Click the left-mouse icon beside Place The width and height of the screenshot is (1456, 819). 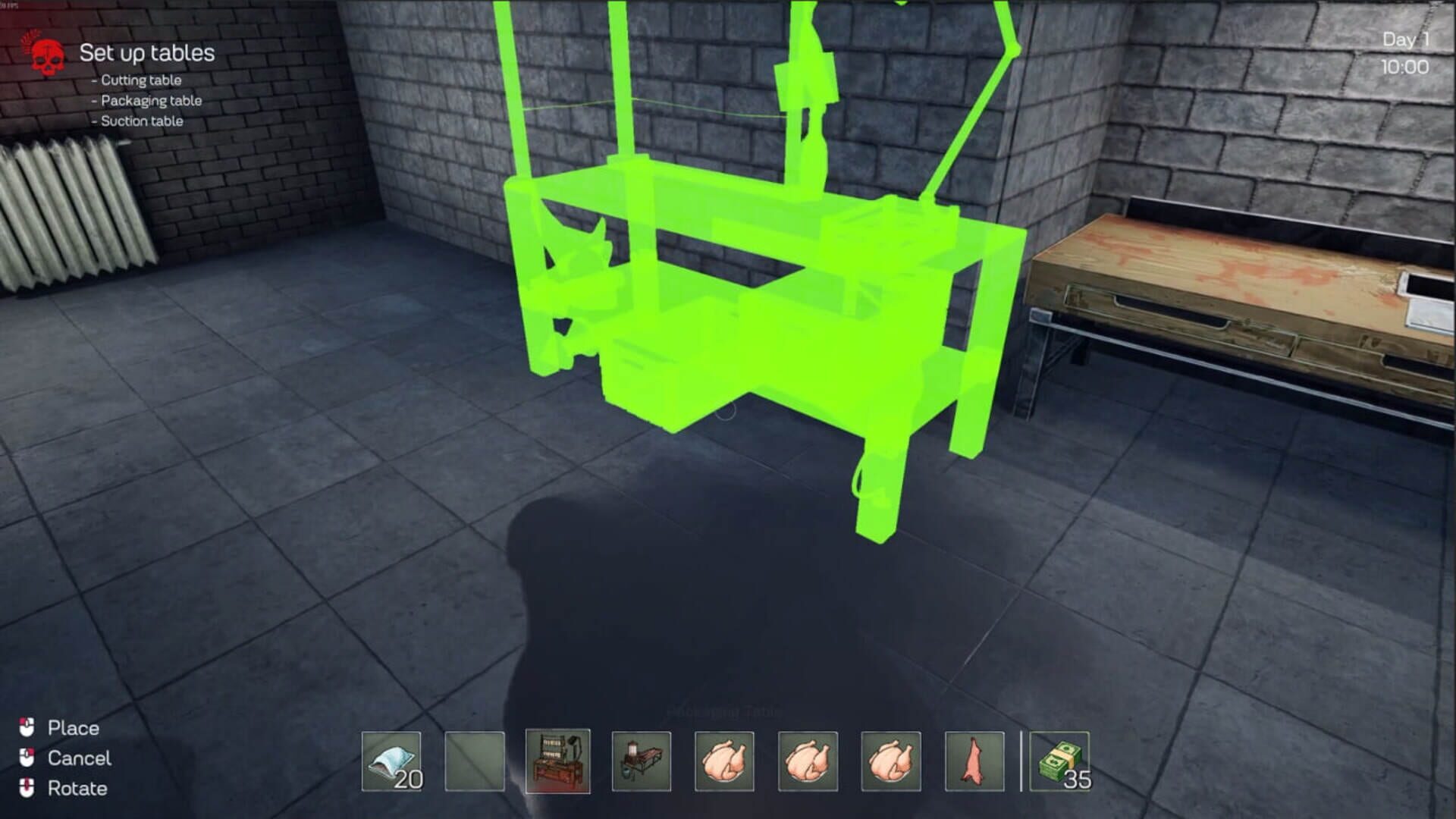27,728
